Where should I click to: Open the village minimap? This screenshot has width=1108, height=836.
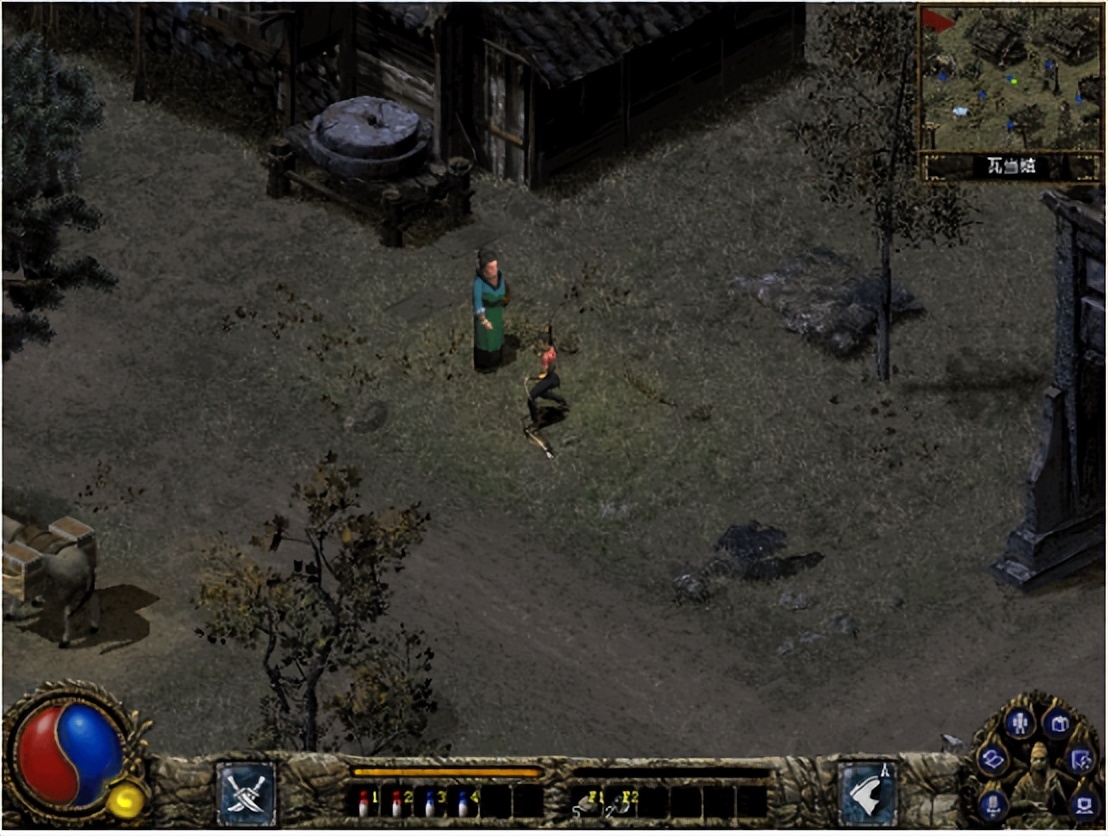pyautogui.click(x=1010, y=78)
